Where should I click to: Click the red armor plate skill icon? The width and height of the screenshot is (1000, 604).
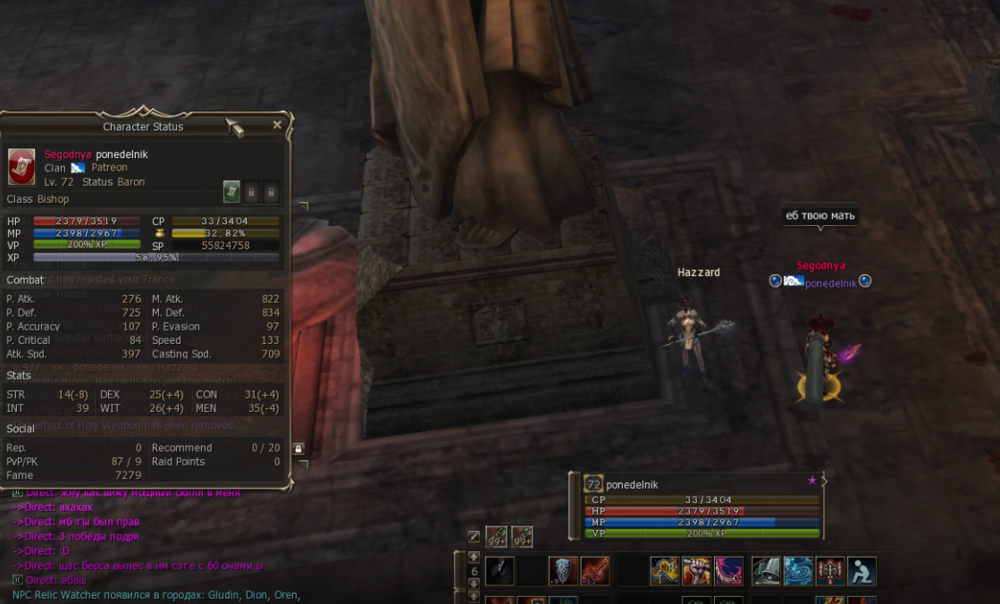(x=830, y=571)
